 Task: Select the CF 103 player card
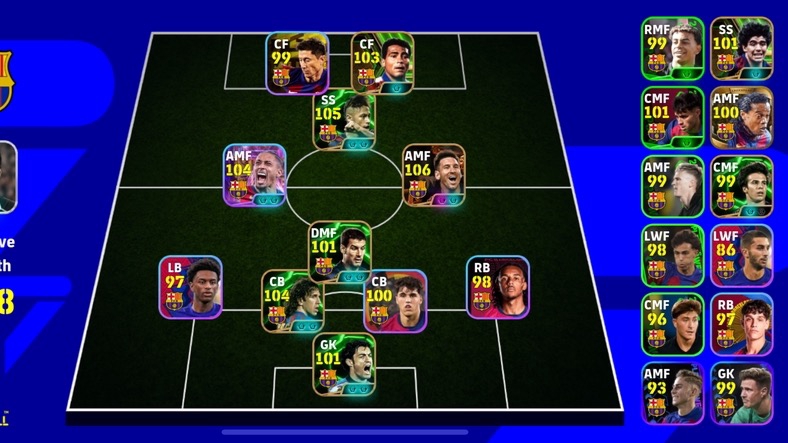[x=383, y=63]
